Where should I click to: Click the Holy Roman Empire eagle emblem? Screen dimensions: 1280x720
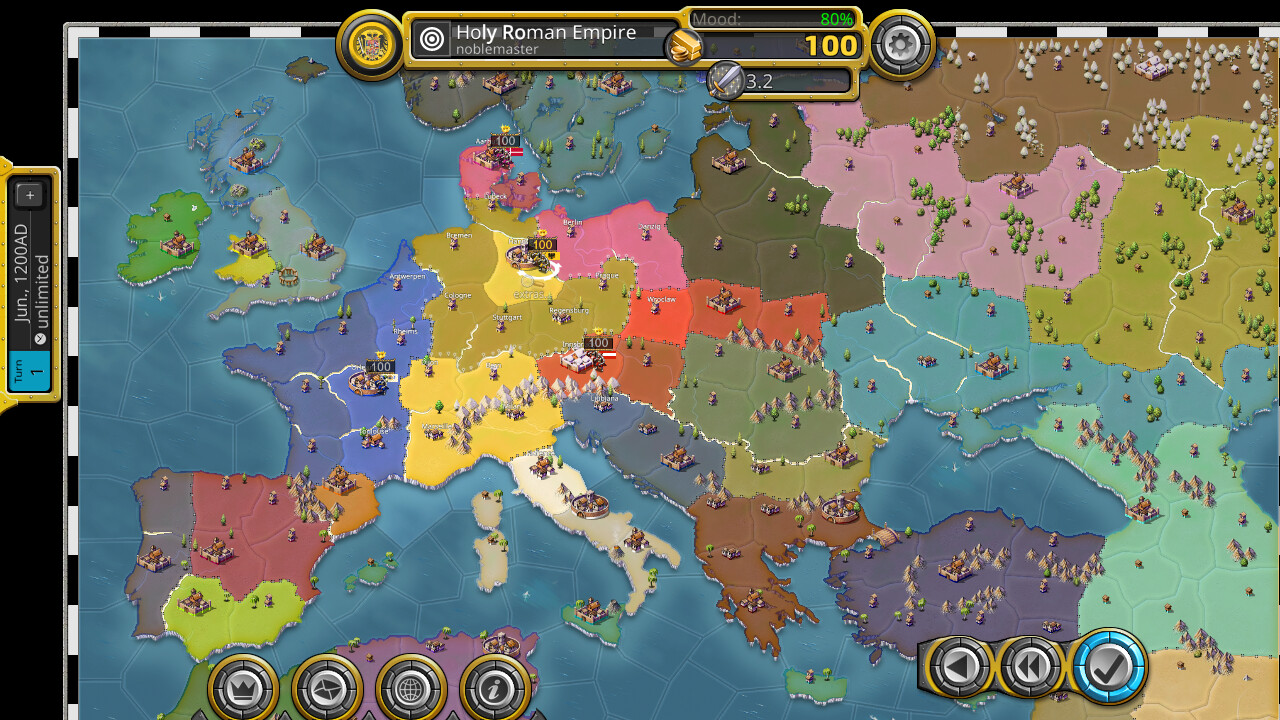pos(369,44)
